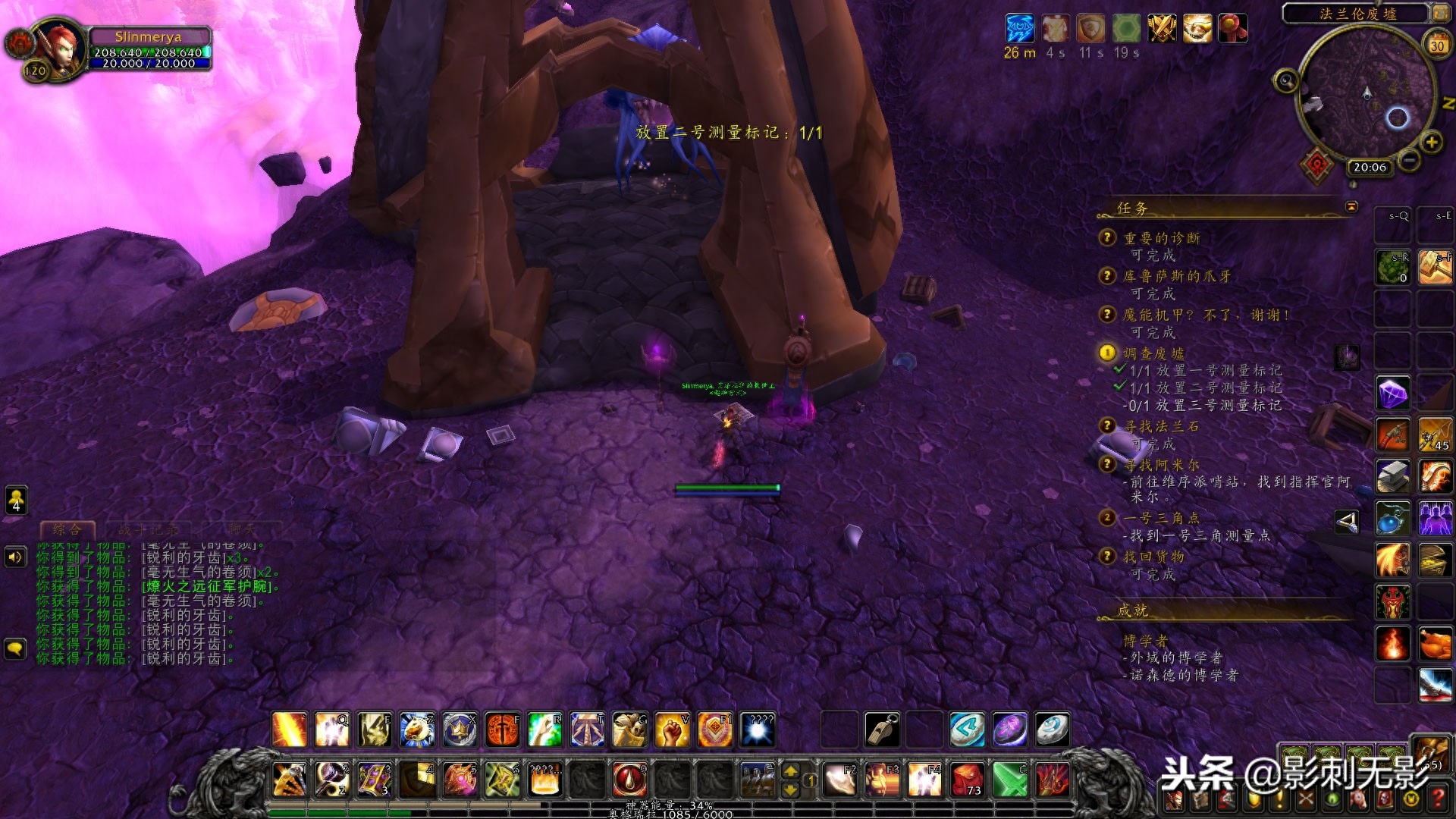Viewport: 1456px width, 819px height.
Task: Click the action bar page-up arrow
Action: pos(790,771)
